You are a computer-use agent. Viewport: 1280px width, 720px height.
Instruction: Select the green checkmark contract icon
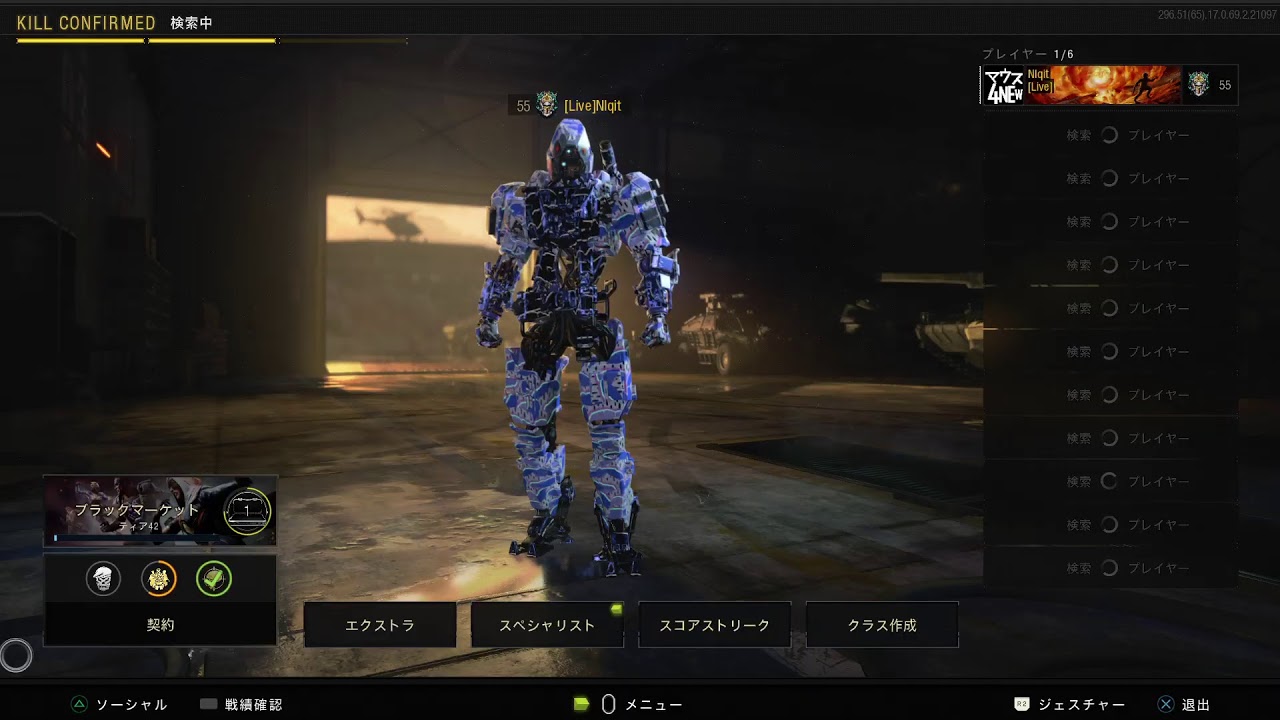click(x=214, y=578)
